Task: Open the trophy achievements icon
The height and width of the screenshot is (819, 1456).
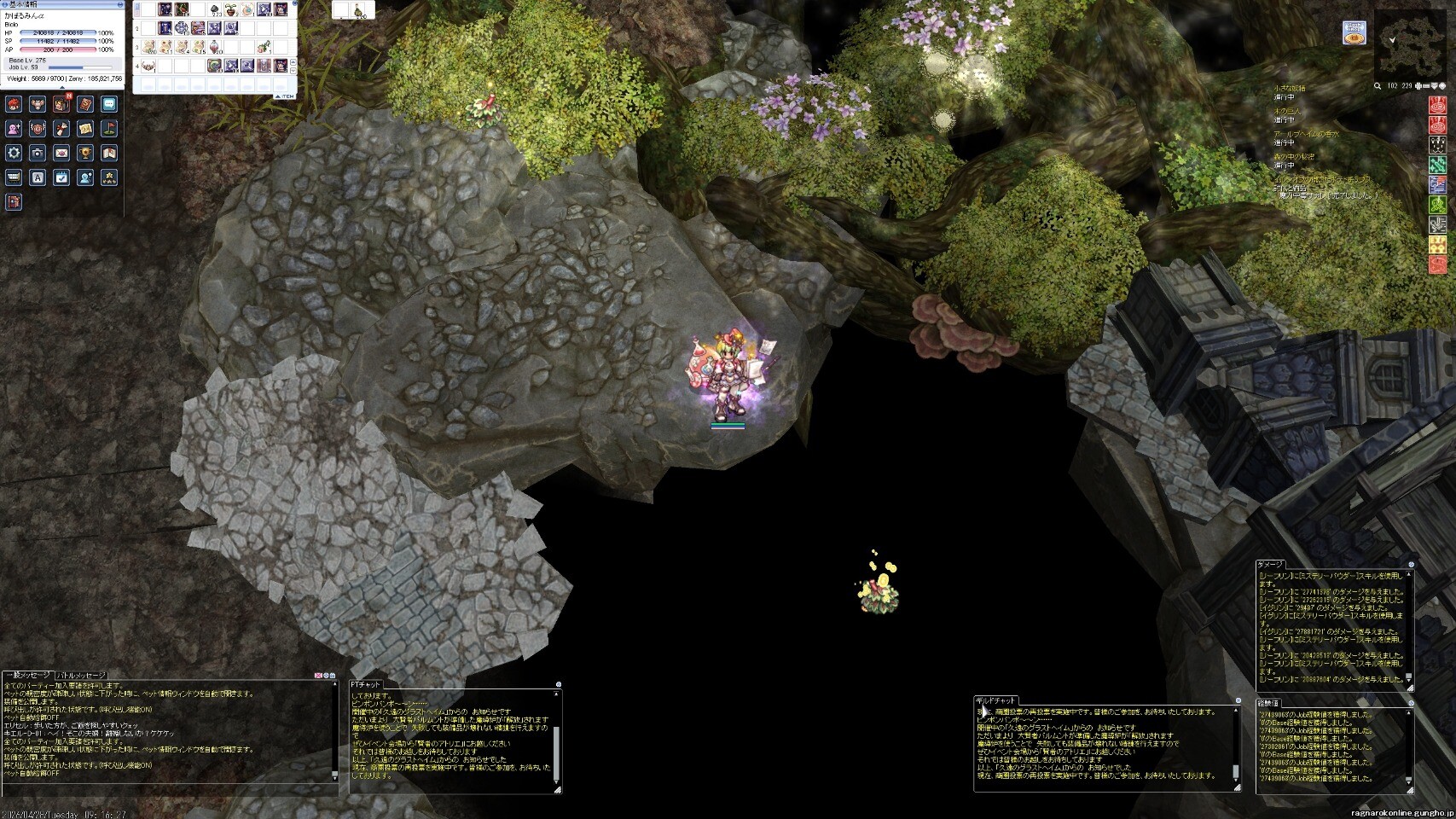Action: [85, 153]
